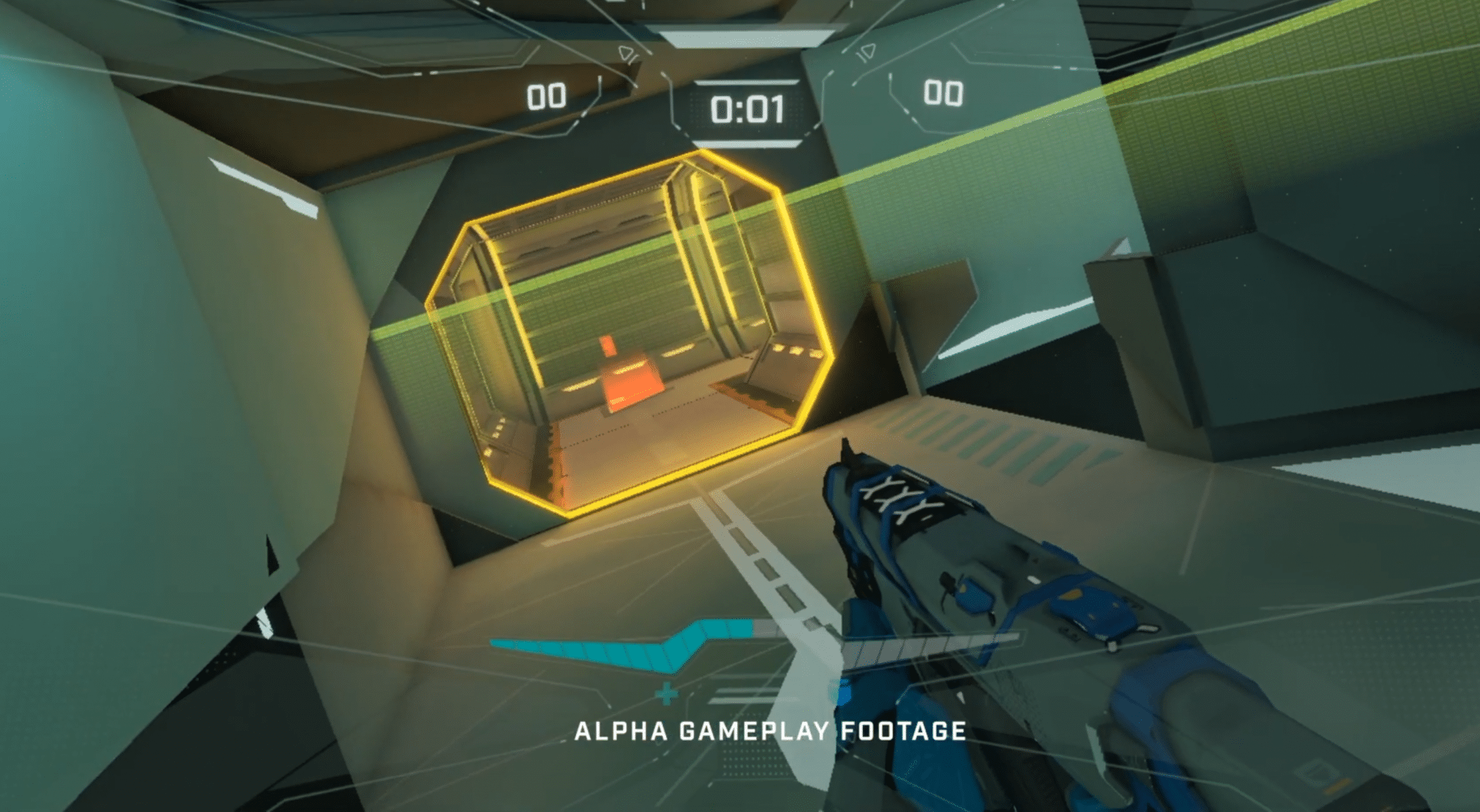Click the crosshair reticle at screen center
1480x812 pixels.
[x=740, y=406]
